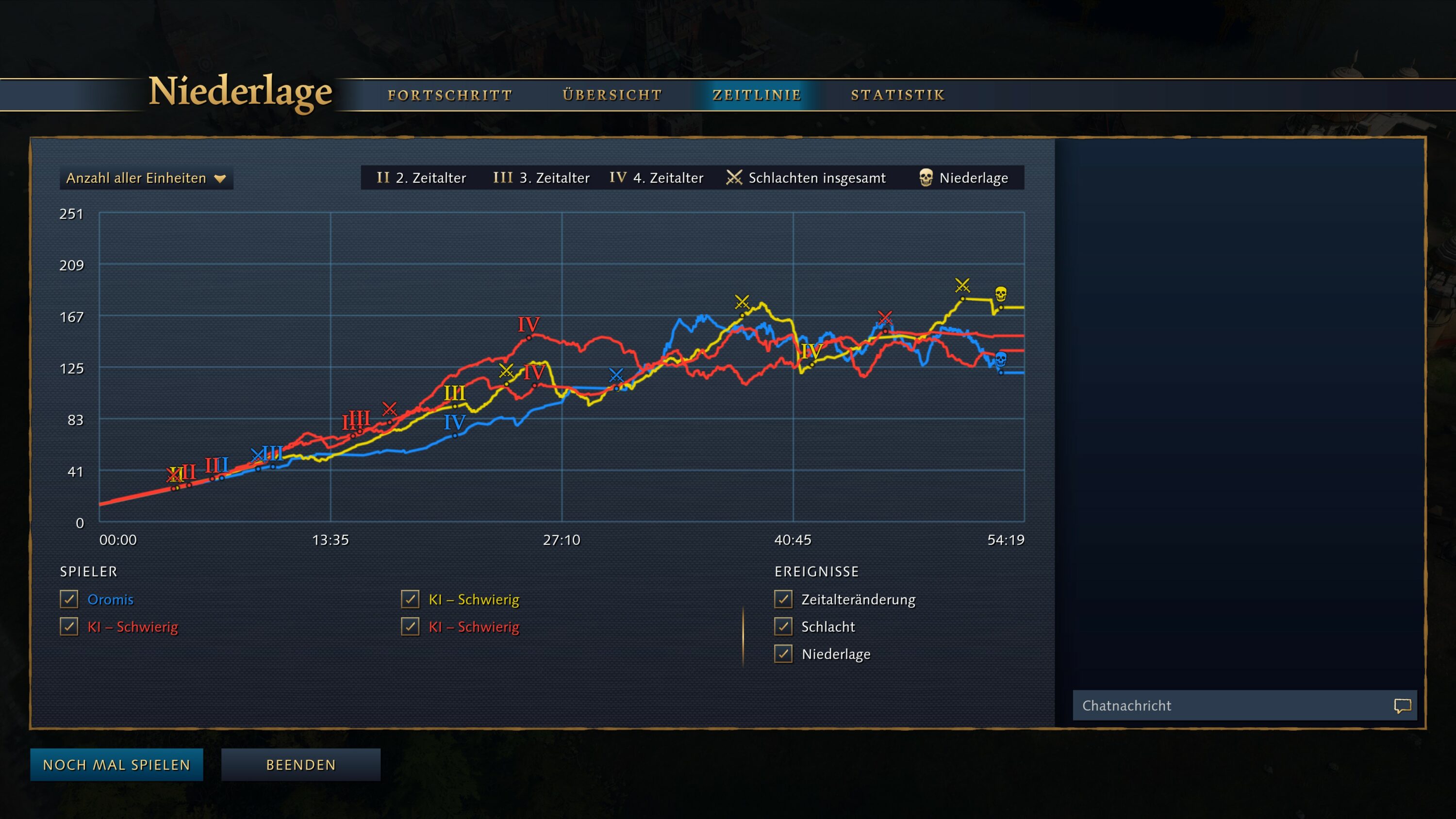Image resolution: width=1456 pixels, height=819 pixels.
Task: Open the Übersicht tab
Action: [x=612, y=95]
